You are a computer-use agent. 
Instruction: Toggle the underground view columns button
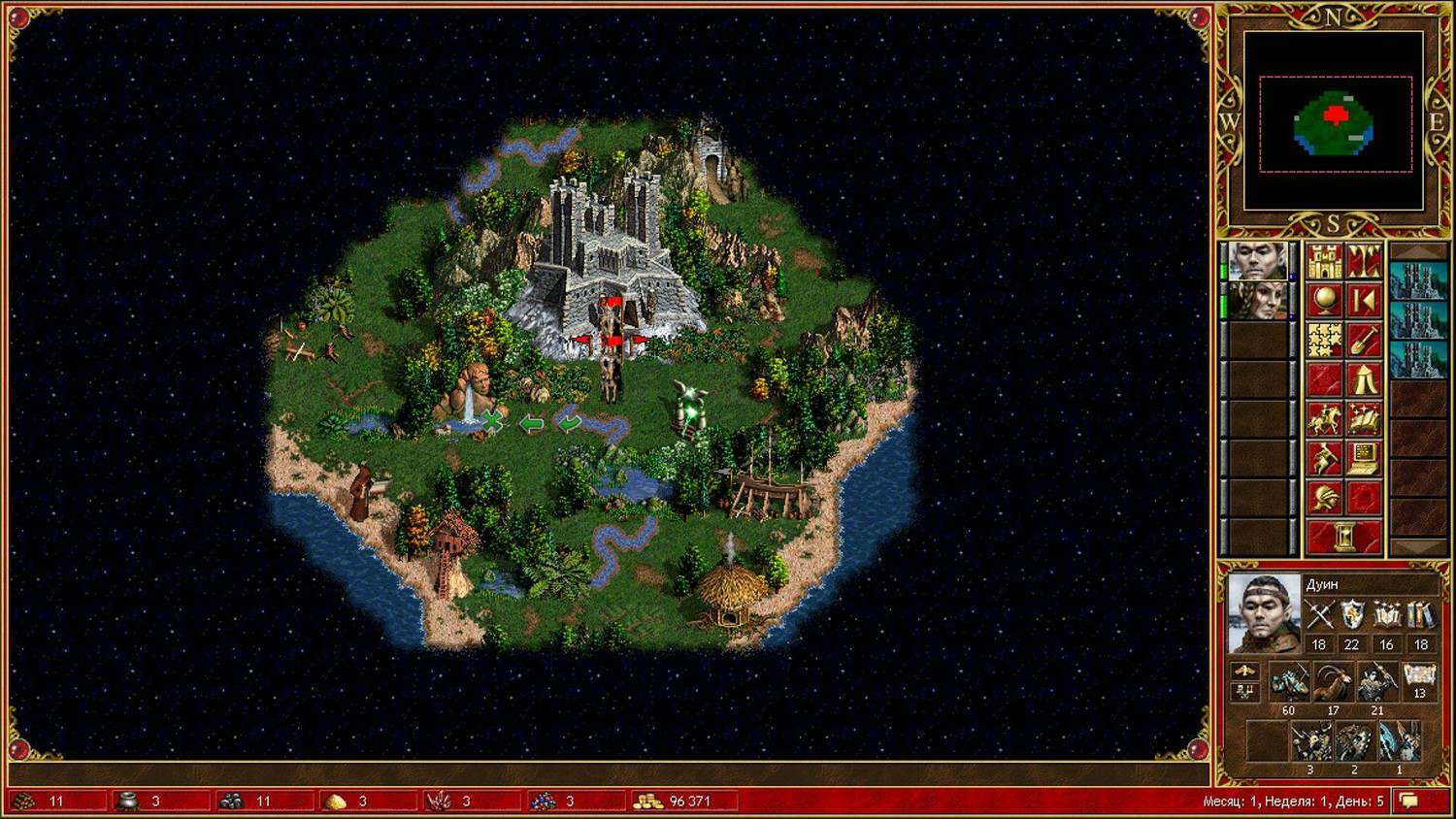click(1364, 262)
